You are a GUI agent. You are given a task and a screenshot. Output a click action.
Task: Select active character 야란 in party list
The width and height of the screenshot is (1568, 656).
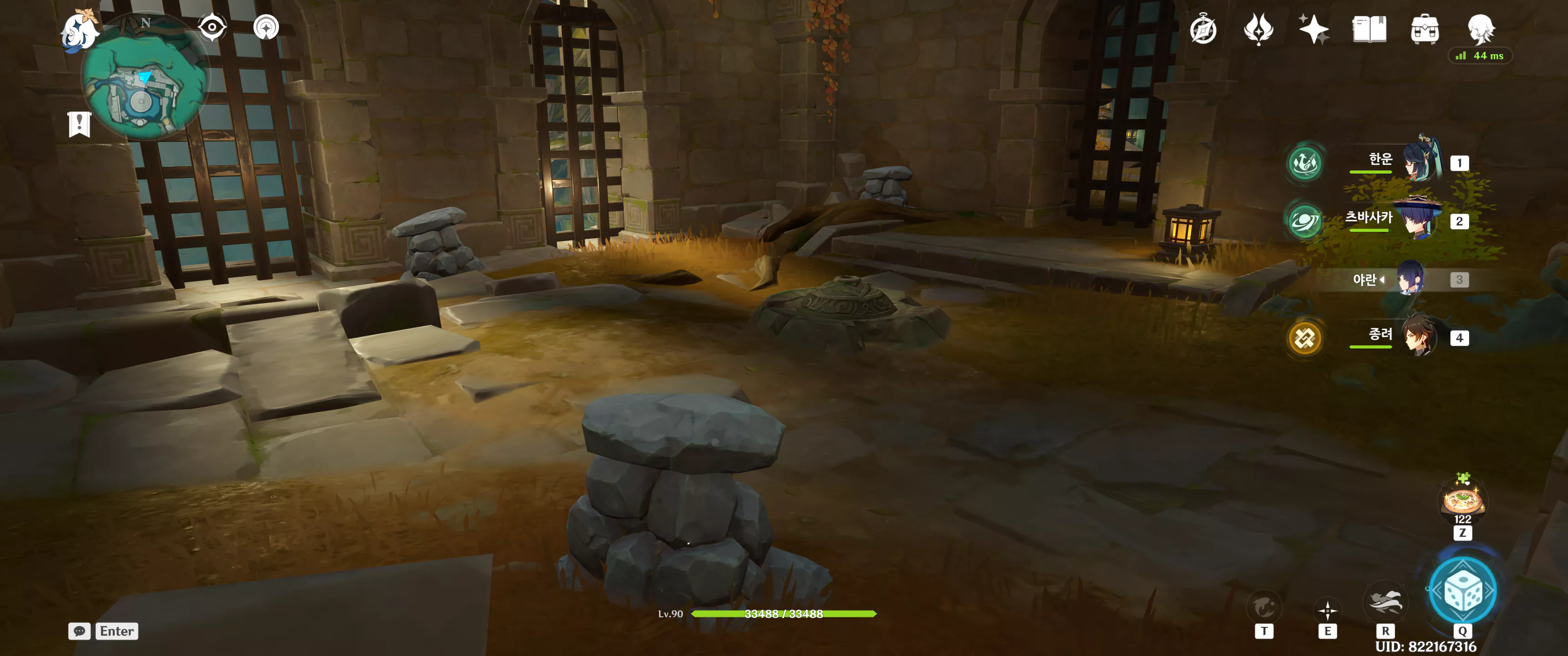pyautogui.click(x=1410, y=279)
